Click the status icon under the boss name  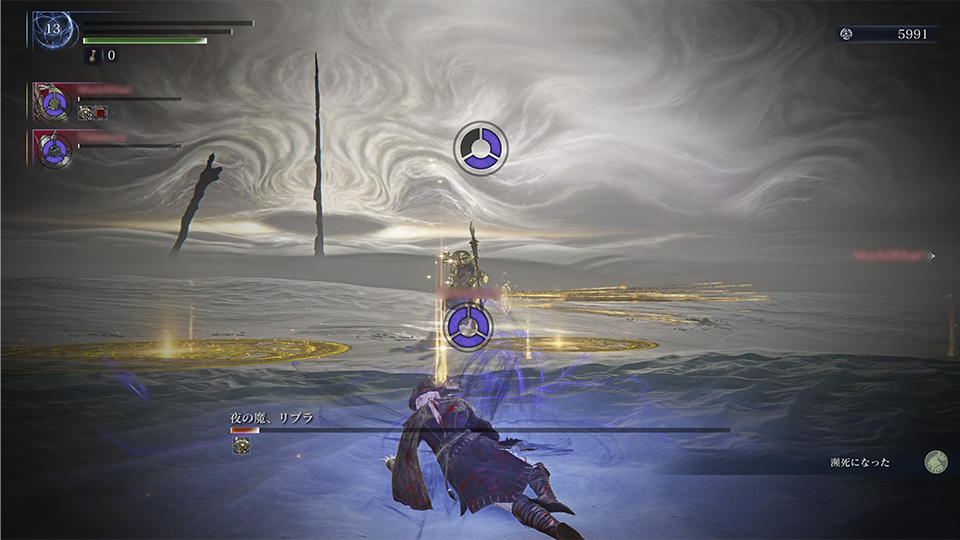pyautogui.click(x=241, y=447)
